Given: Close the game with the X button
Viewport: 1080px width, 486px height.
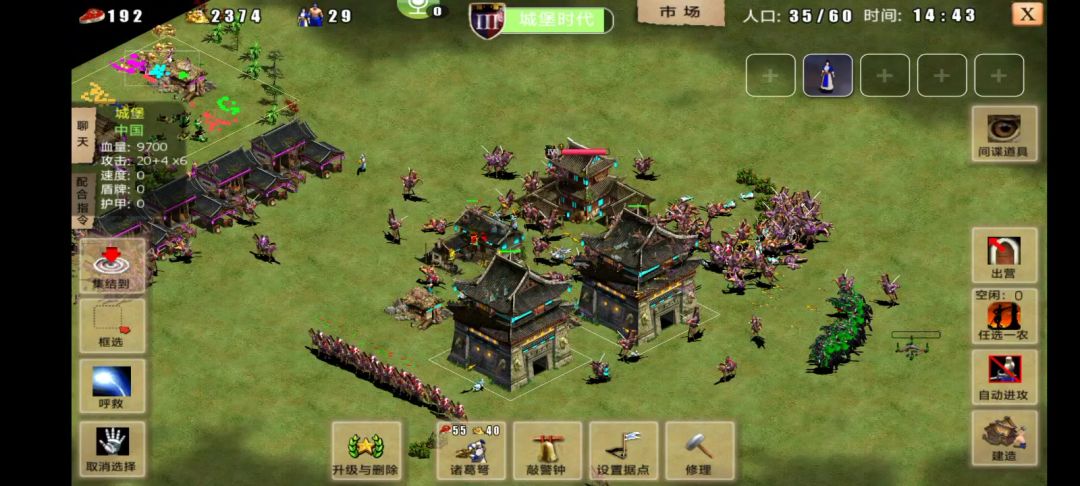Looking at the screenshot, I should [1027, 14].
